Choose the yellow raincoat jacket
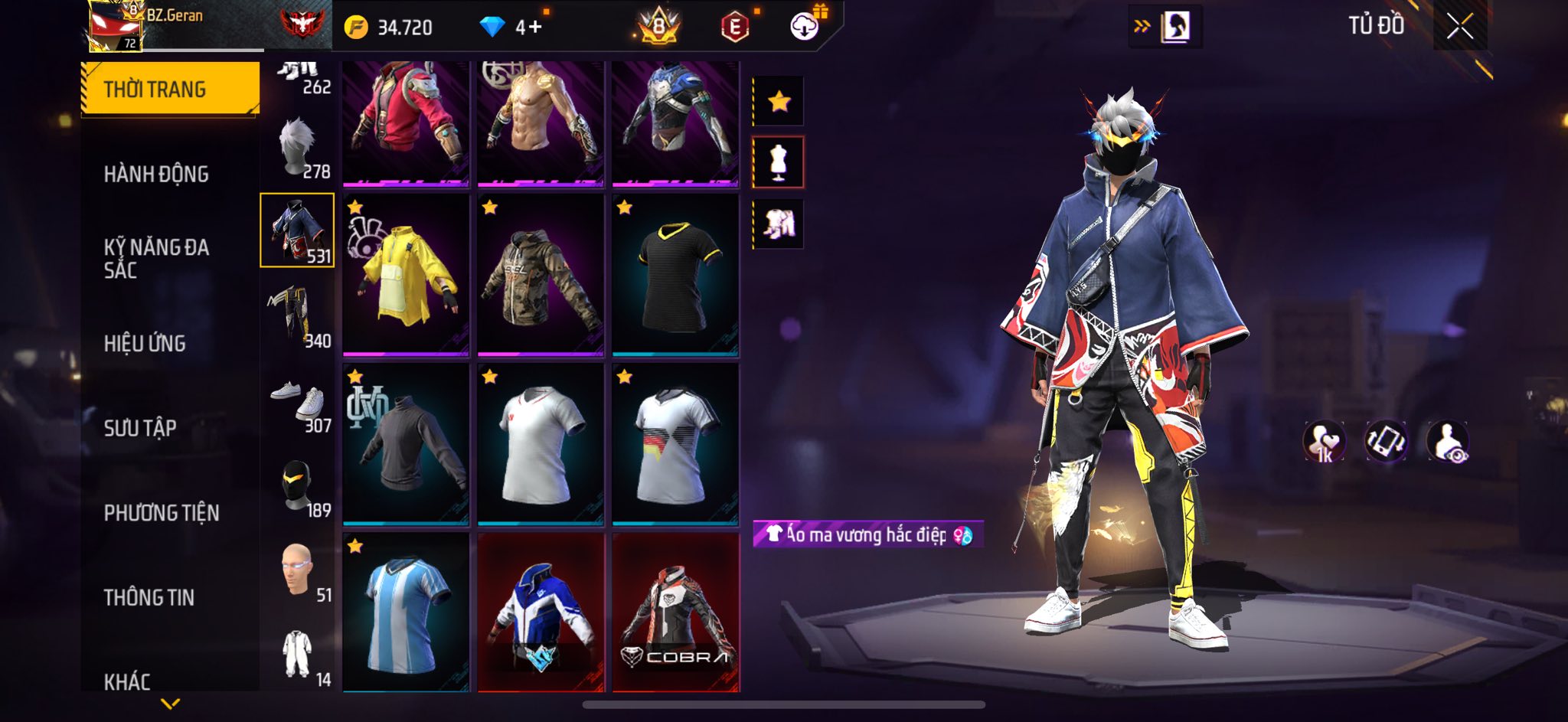 [x=406, y=276]
